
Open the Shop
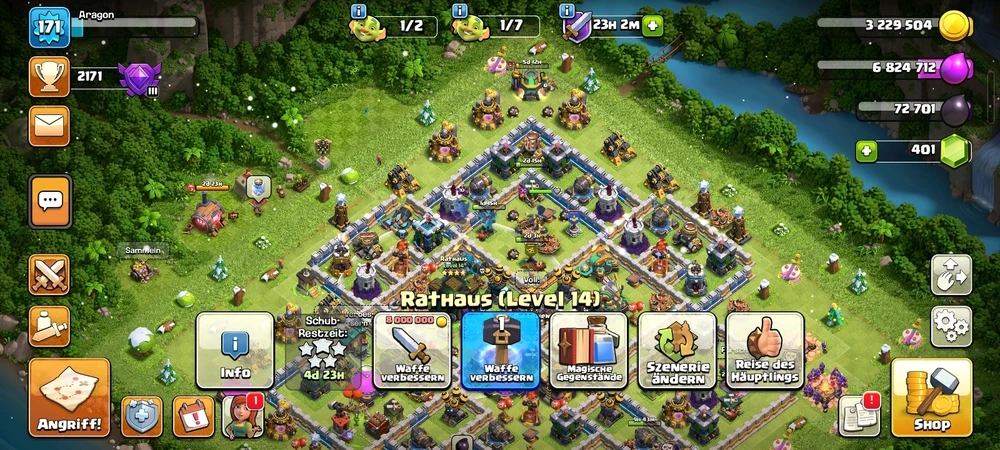coord(931,397)
